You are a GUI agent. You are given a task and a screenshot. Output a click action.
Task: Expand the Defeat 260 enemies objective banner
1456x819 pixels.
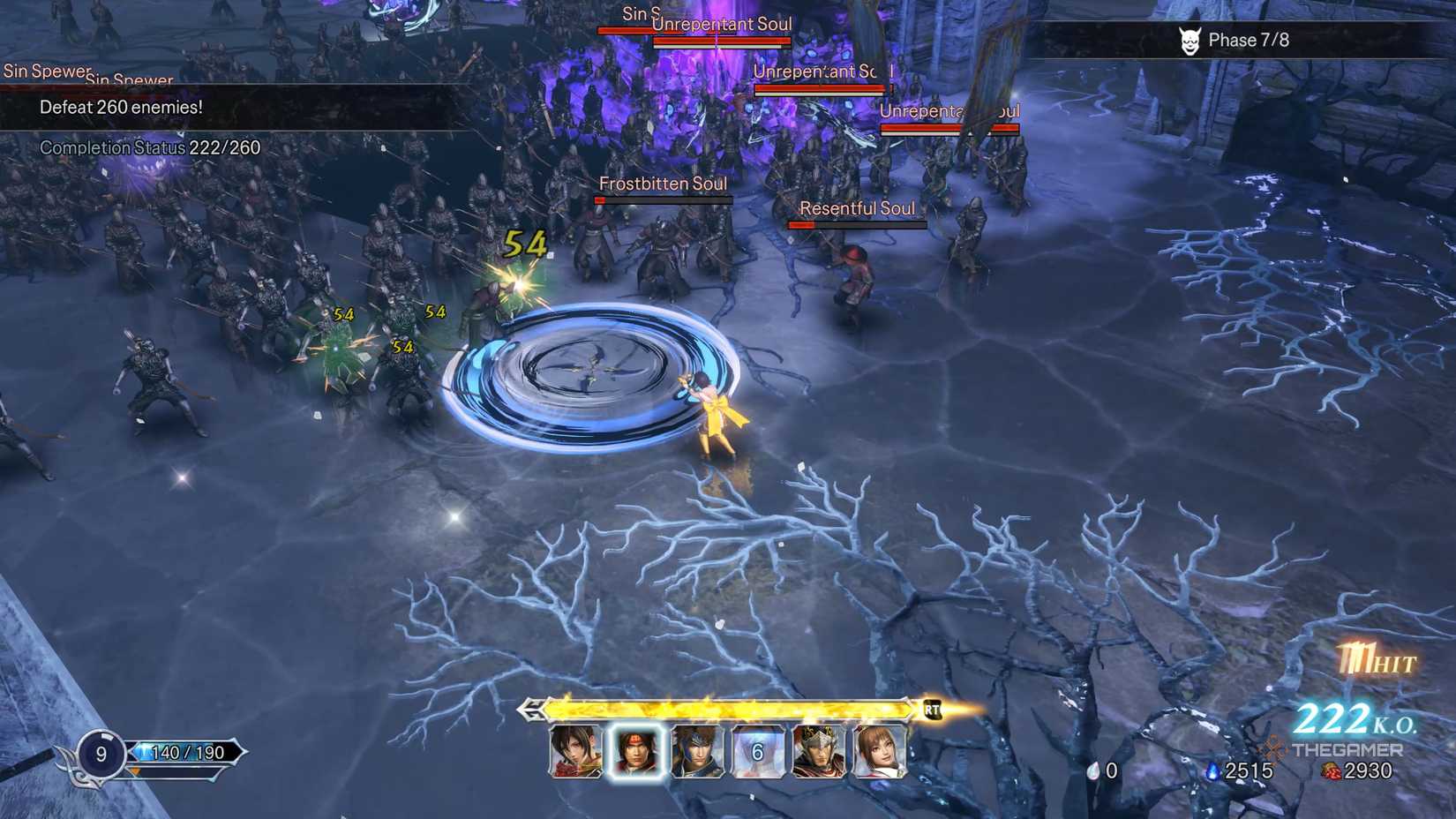pos(121,107)
